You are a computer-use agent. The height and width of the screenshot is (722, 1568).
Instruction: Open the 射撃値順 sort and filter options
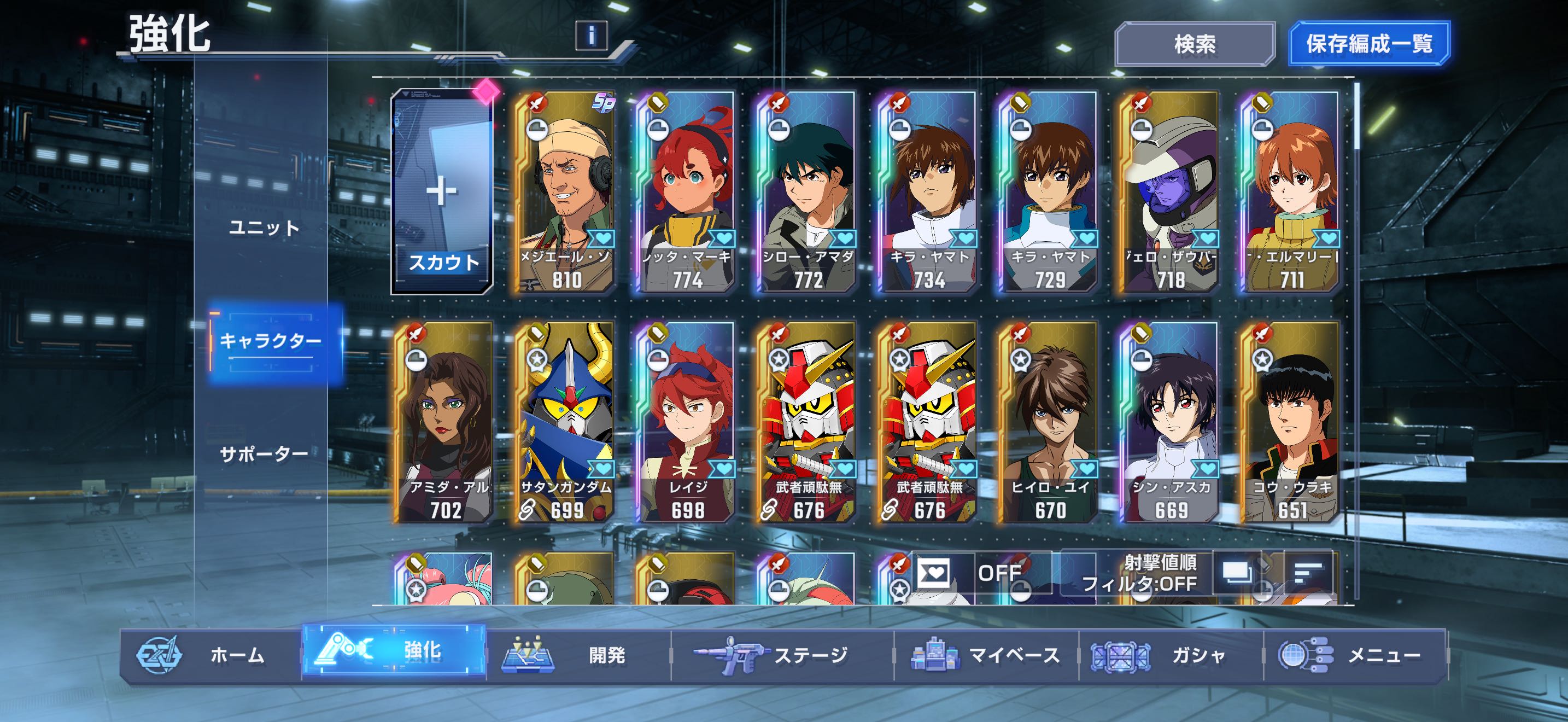coord(1138,573)
